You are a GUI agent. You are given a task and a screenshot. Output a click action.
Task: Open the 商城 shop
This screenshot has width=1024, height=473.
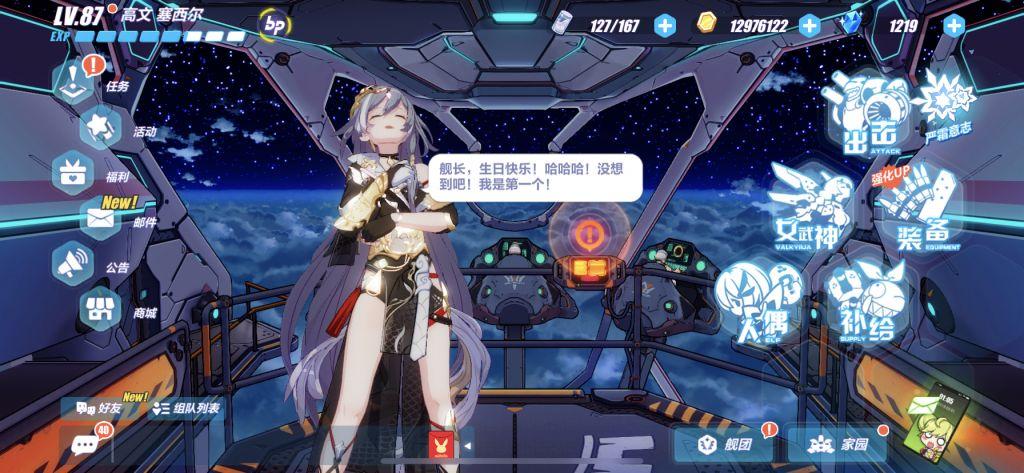(x=101, y=308)
